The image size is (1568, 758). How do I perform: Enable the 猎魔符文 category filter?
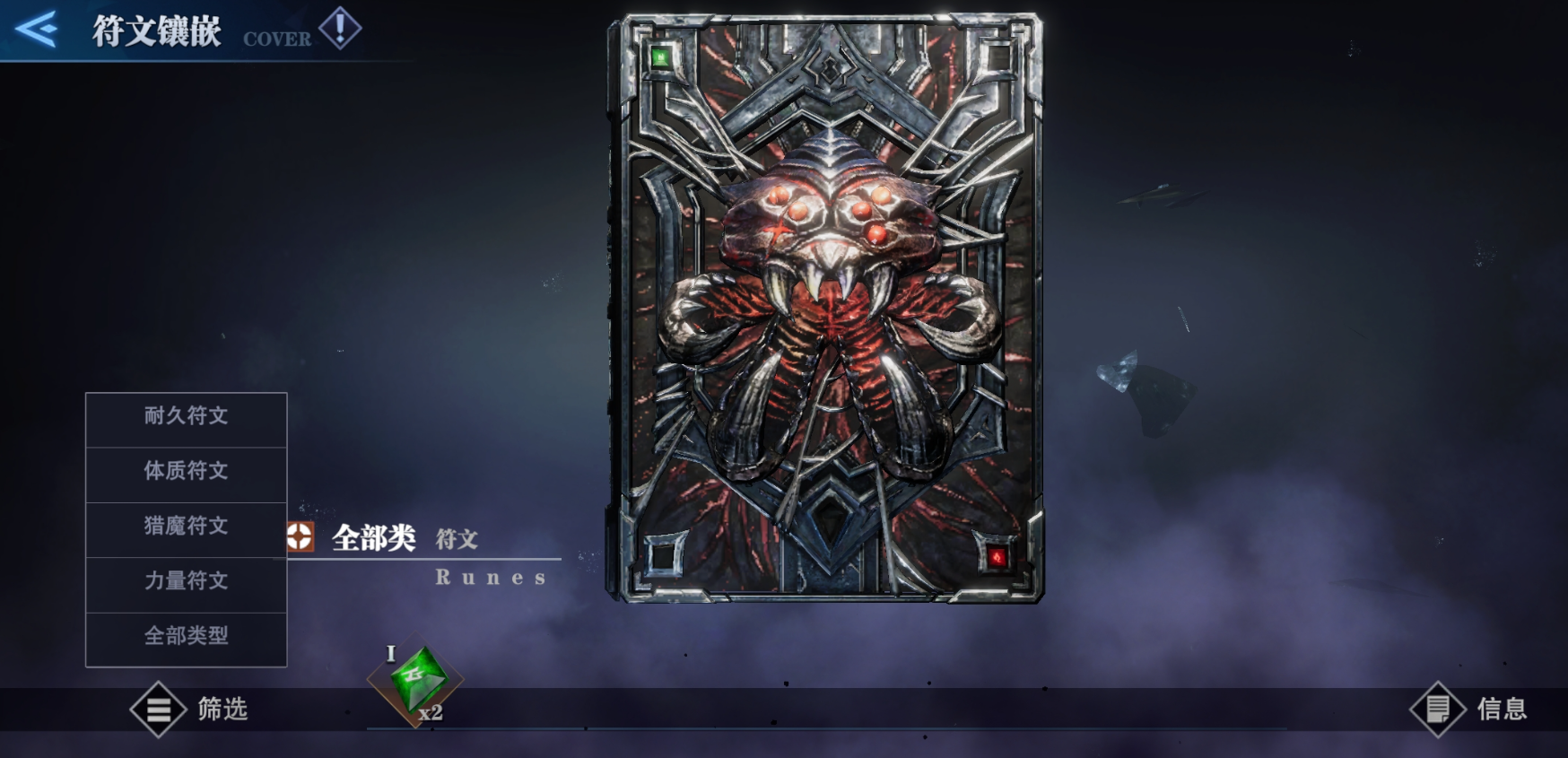[x=186, y=527]
